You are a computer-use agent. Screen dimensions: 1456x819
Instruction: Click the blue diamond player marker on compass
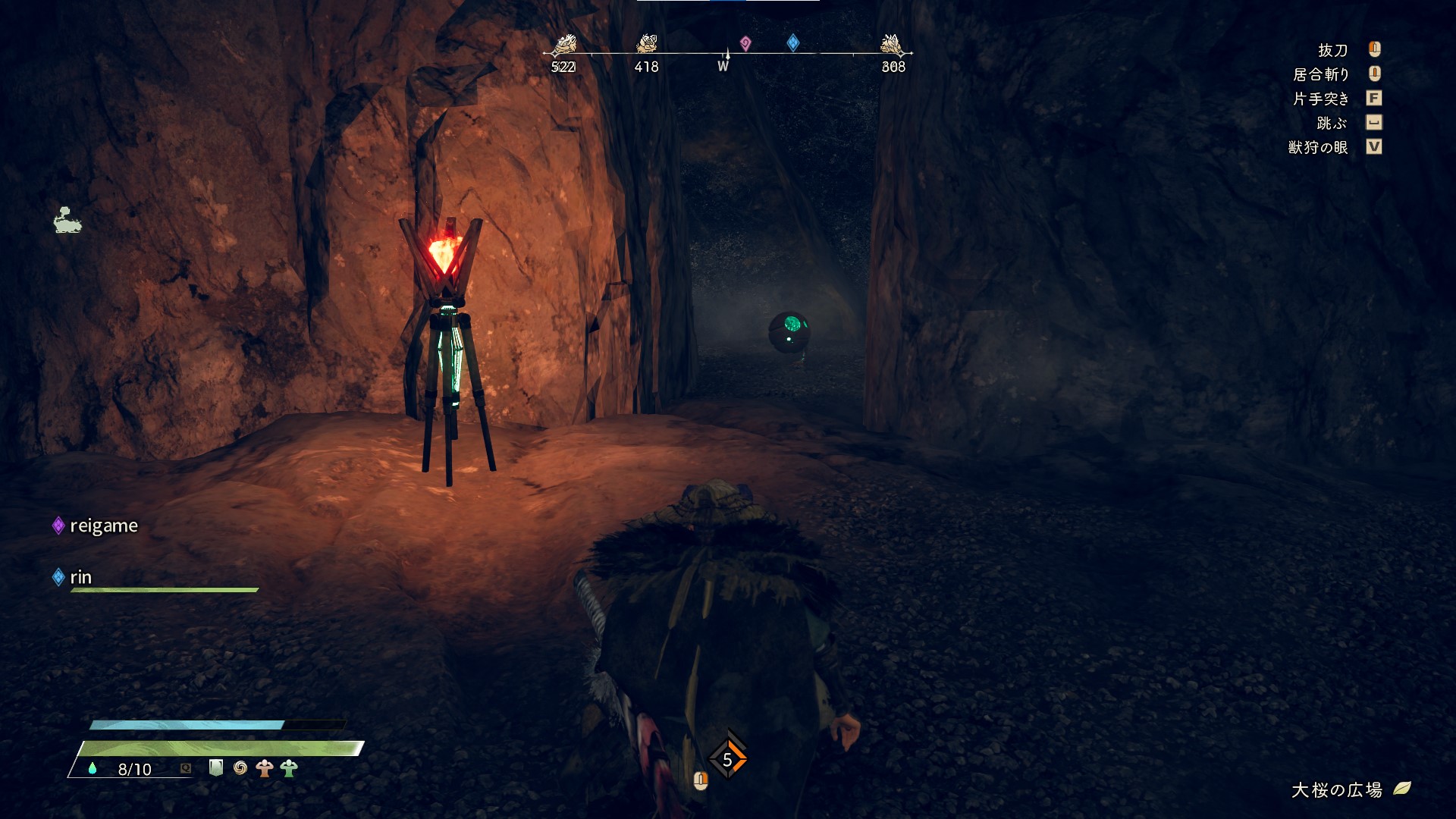[x=793, y=42]
